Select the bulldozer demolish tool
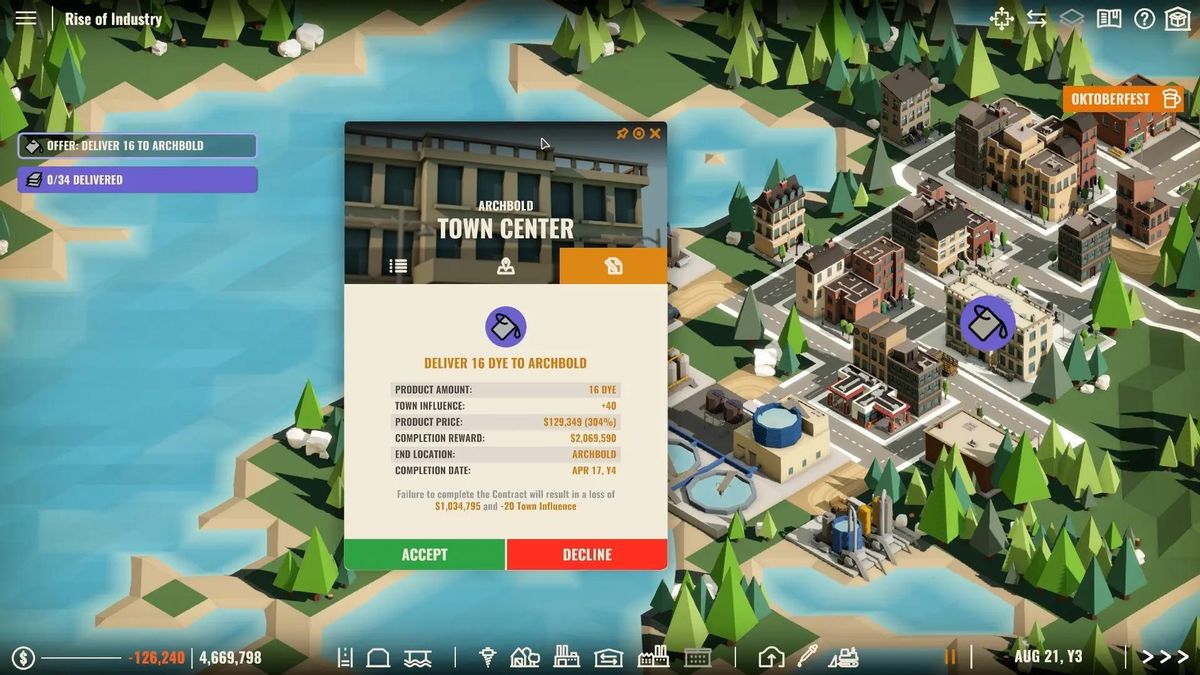This screenshot has width=1200, height=675. pos(843,657)
